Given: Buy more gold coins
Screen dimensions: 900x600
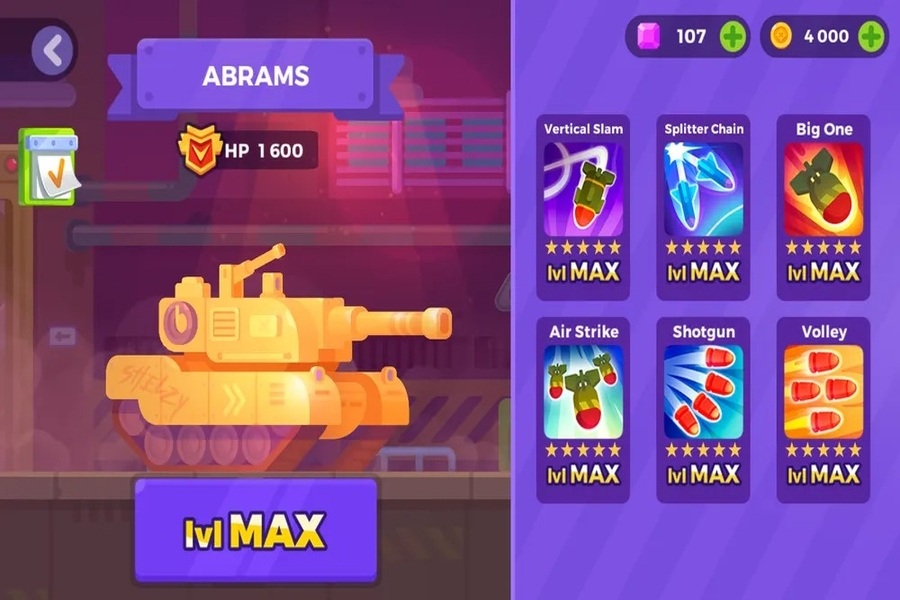Looking at the screenshot, I should (x=871, y=37).
